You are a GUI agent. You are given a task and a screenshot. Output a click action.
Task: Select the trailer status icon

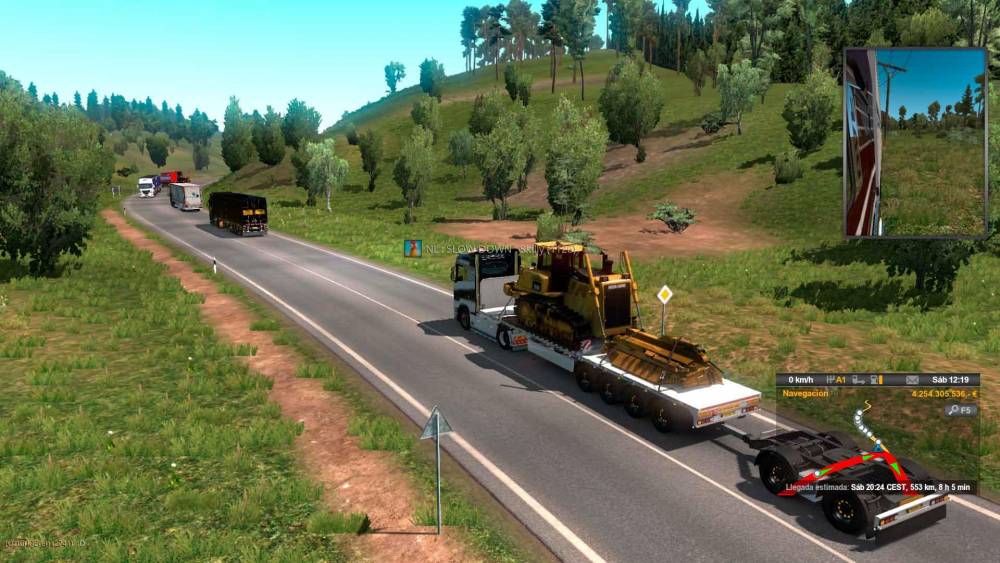point(856,380)
